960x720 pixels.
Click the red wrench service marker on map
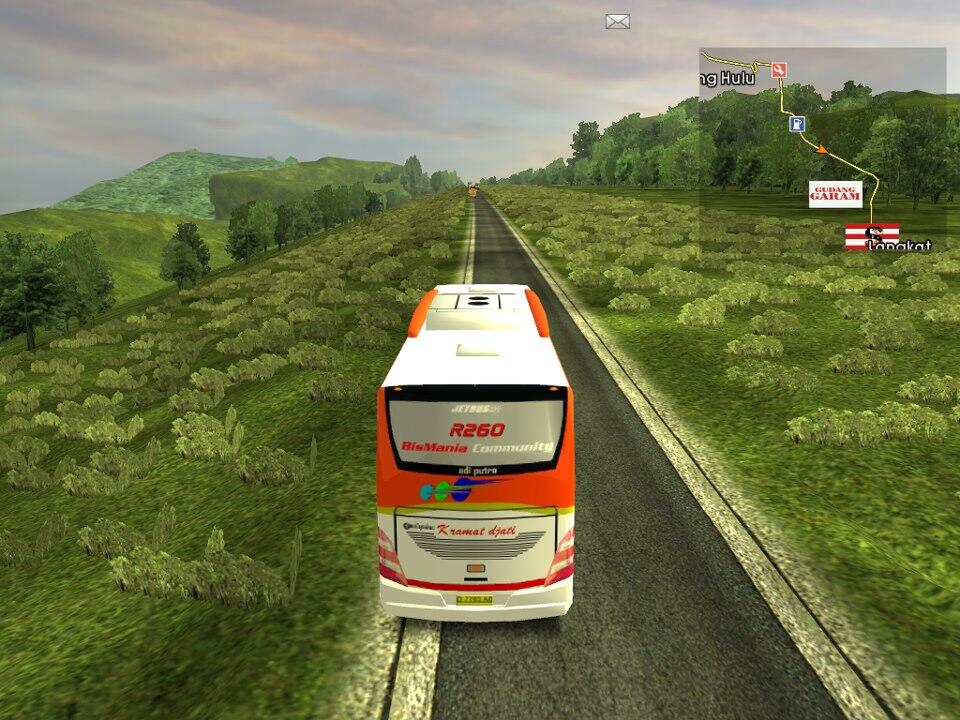click(779, 70)
